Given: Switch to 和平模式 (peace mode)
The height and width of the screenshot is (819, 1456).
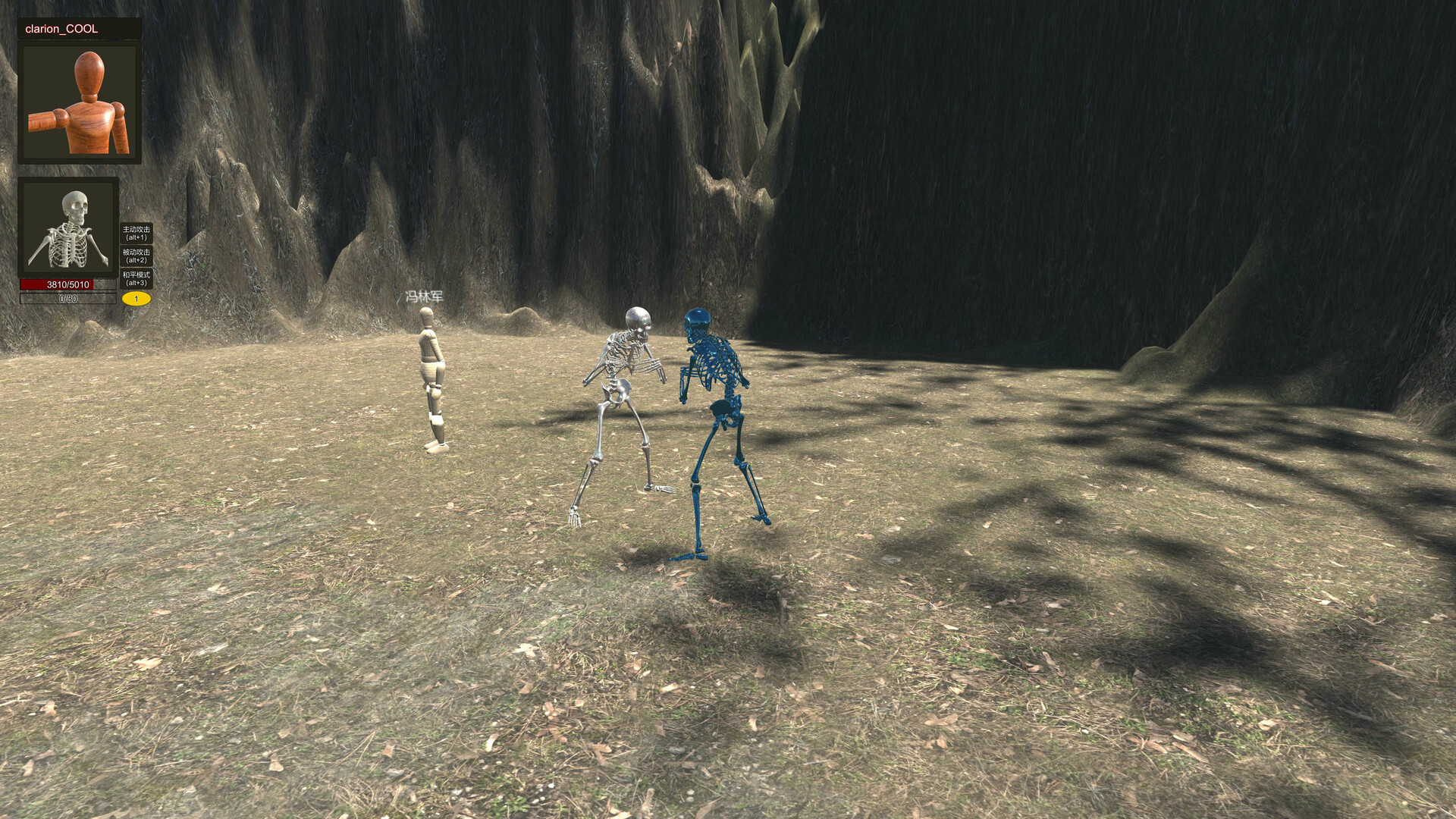Looking at the screenshot, I should tap(135, 278).
